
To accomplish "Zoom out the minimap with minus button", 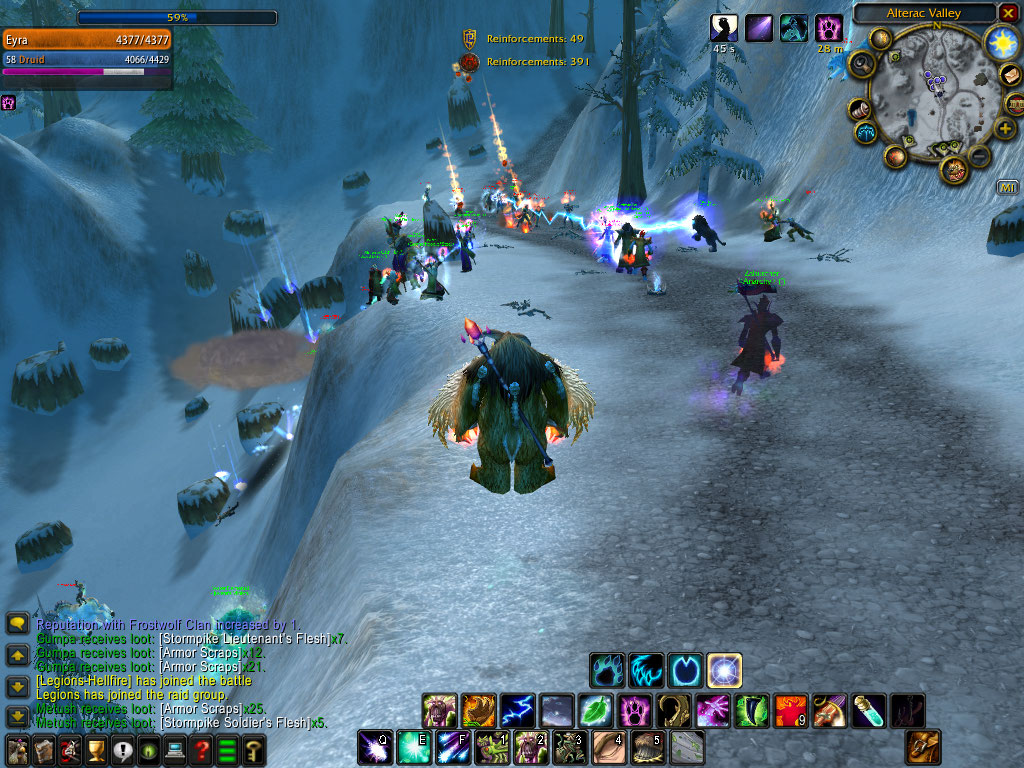I will click(x=979, y=156).
